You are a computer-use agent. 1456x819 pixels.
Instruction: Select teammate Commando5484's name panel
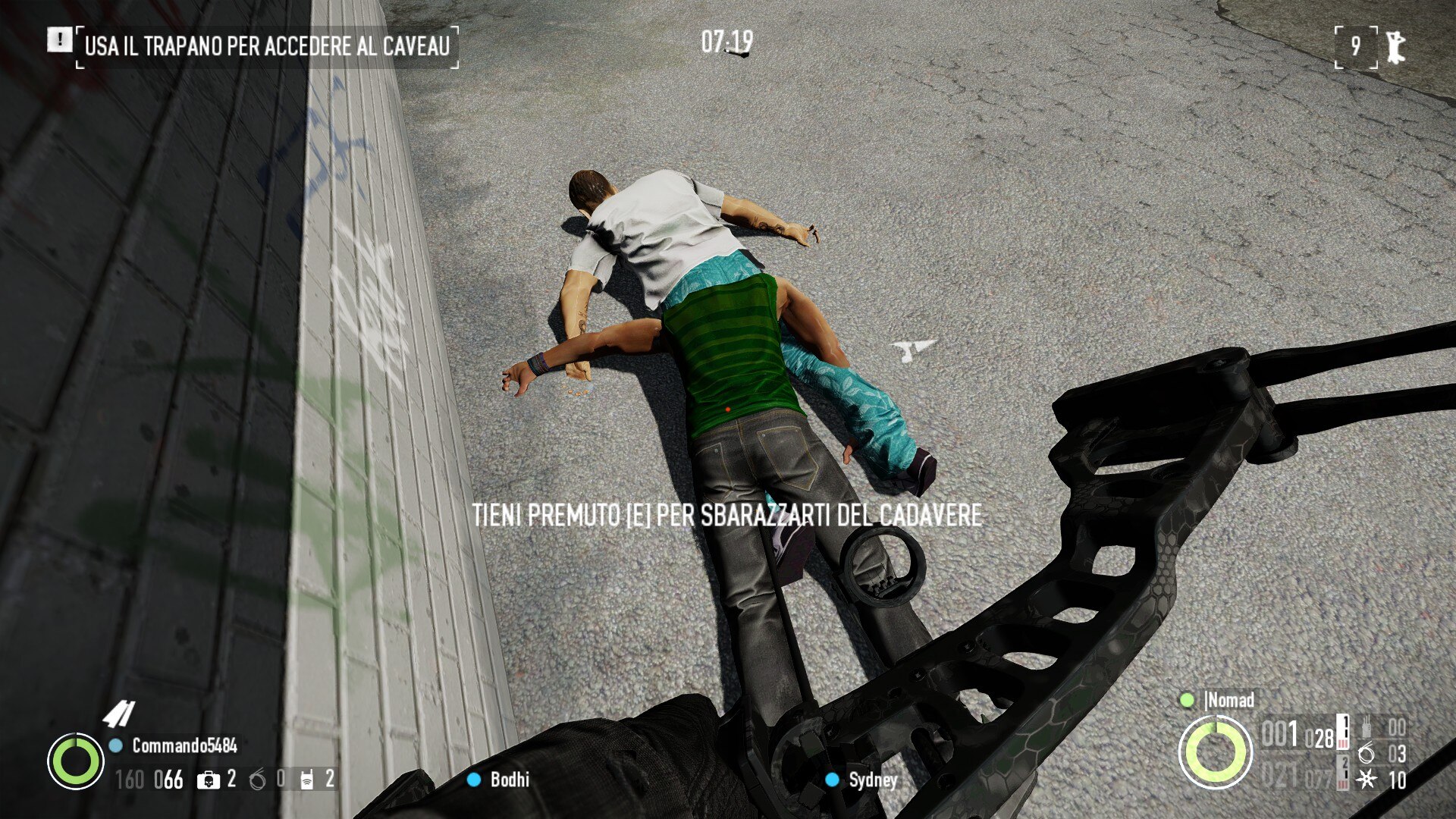[184, 746]
